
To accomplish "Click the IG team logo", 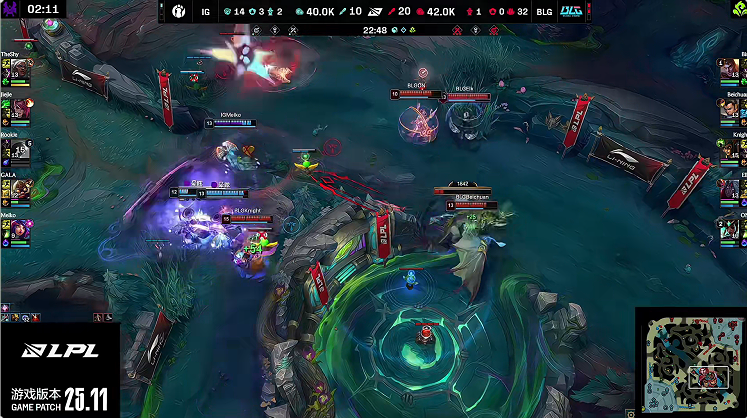I will pyautogui.click(x=179, y=11).
